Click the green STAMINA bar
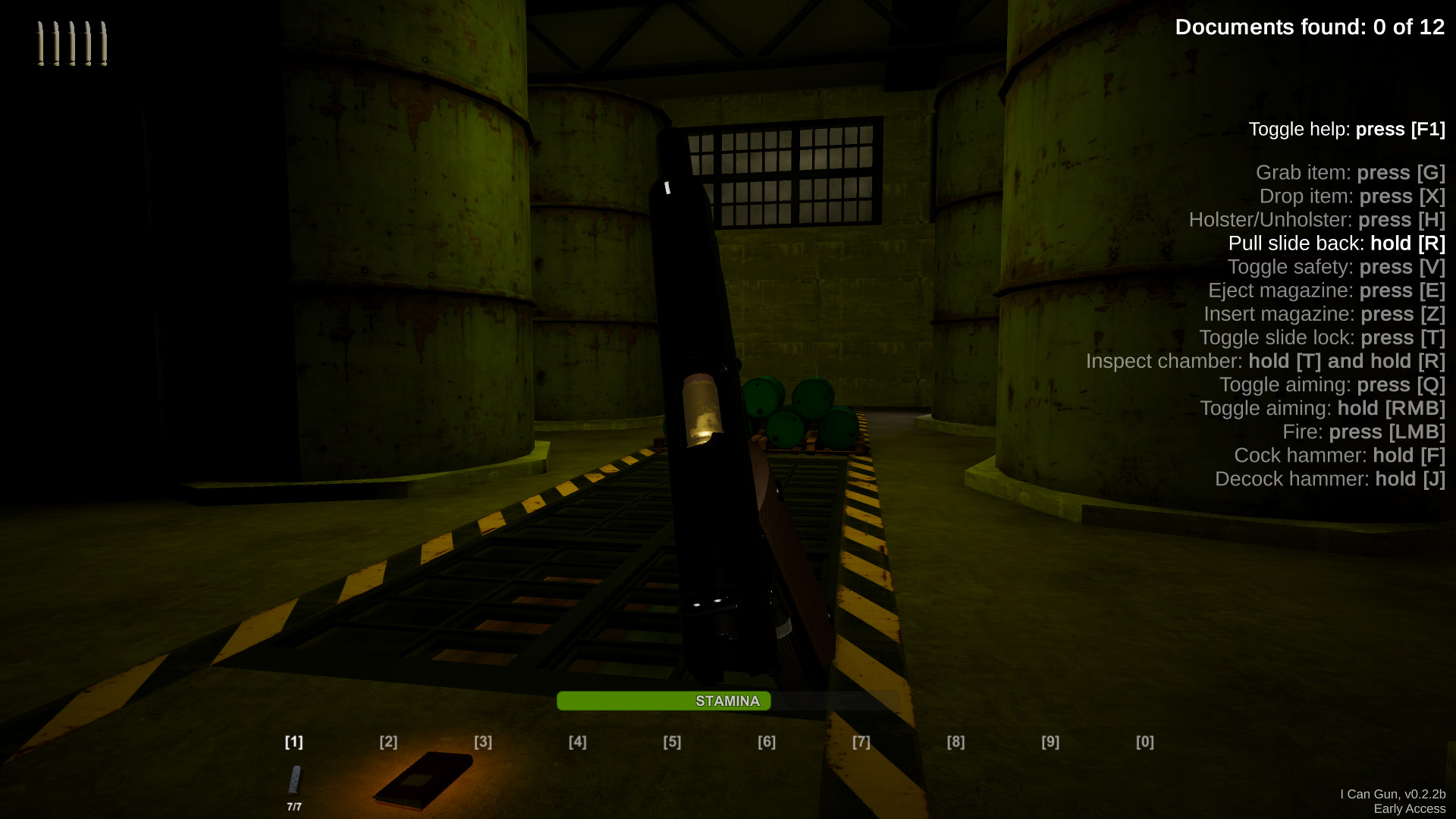Viewport: 1456px width, 819px height. click(x=664, y=701)
